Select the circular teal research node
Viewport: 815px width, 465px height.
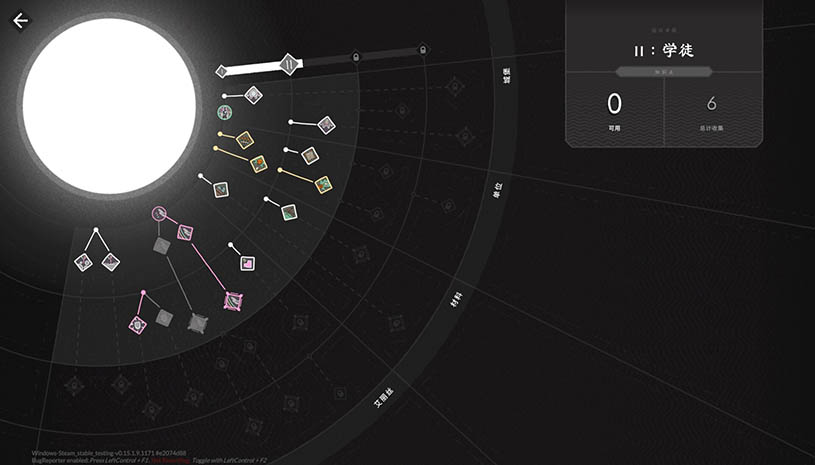226,112
